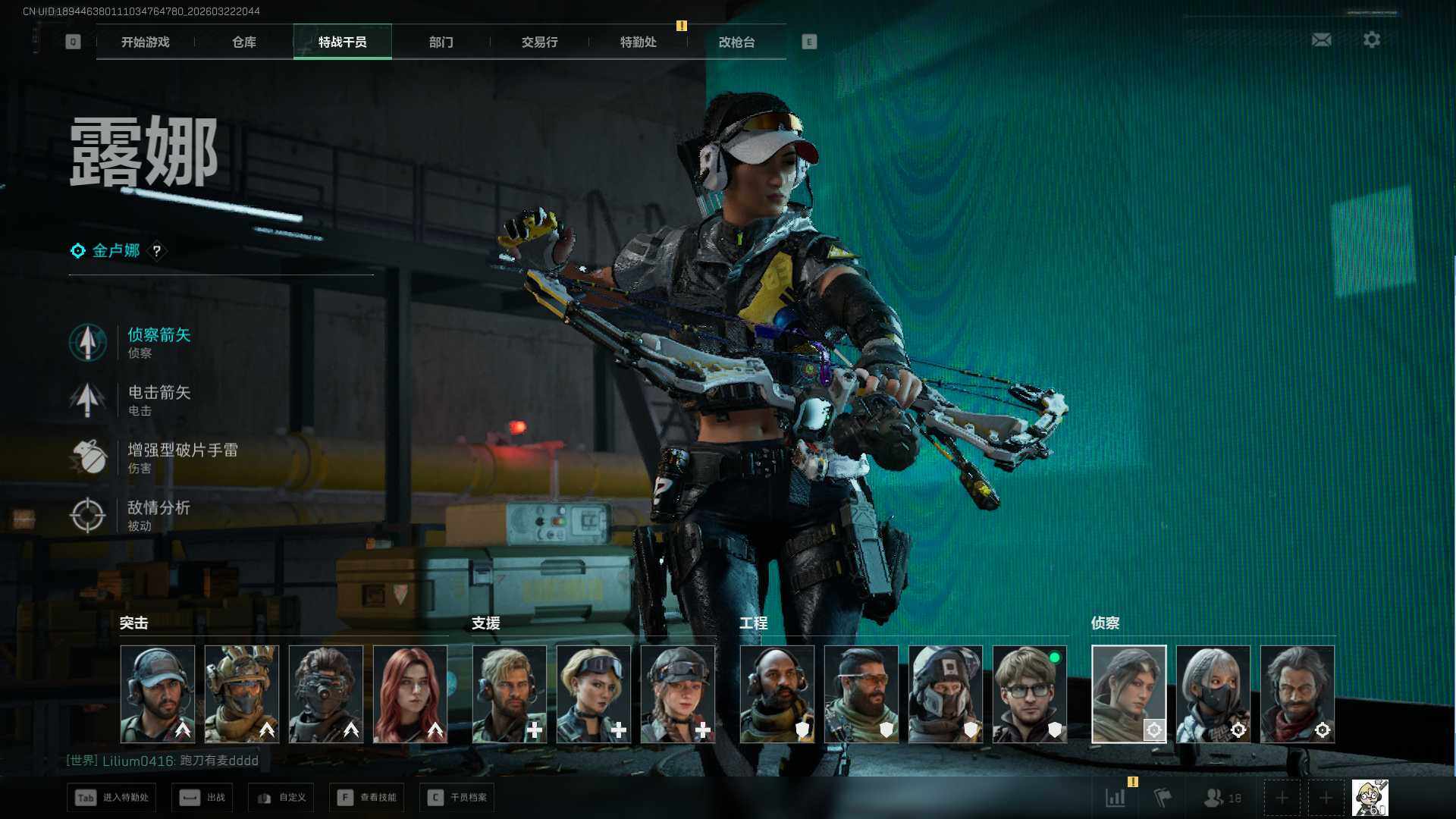The image size is (1456, 819).
Task: Select the masked white-haired recon operator
Action: point(1213,694)
